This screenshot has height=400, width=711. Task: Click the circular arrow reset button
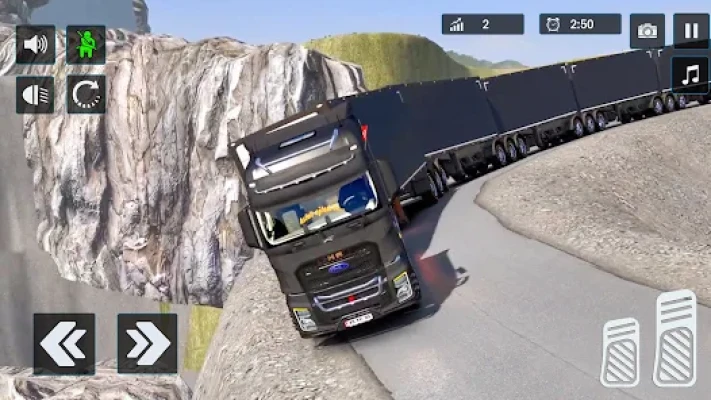[x=86, y=95]
